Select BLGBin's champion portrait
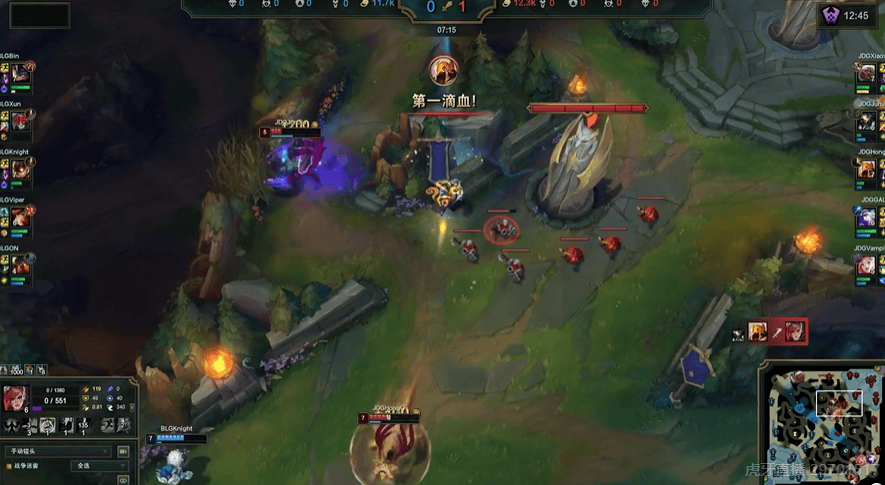This screenshot has width=885, height=485. click(x=20, y=75)
